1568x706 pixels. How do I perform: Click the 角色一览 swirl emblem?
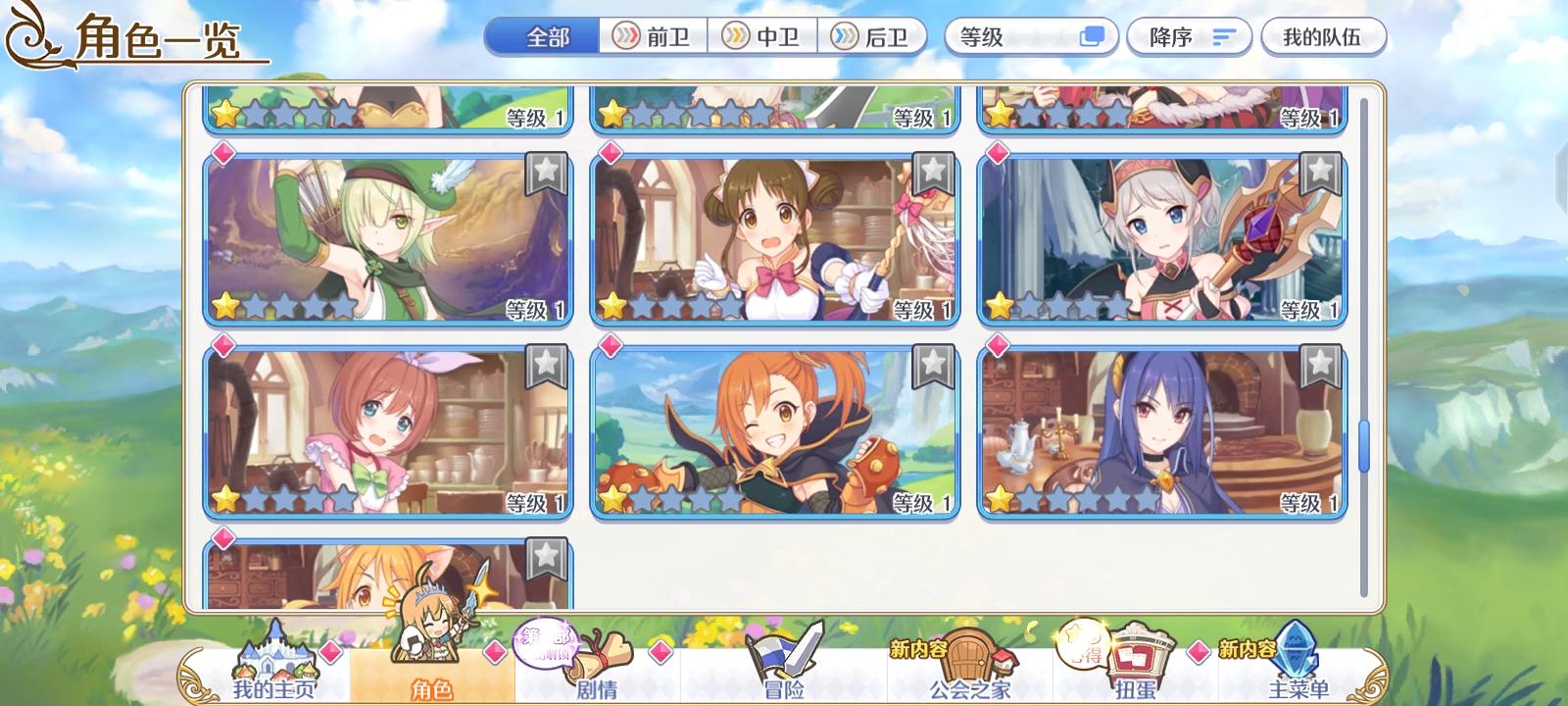tap(29, 32)
